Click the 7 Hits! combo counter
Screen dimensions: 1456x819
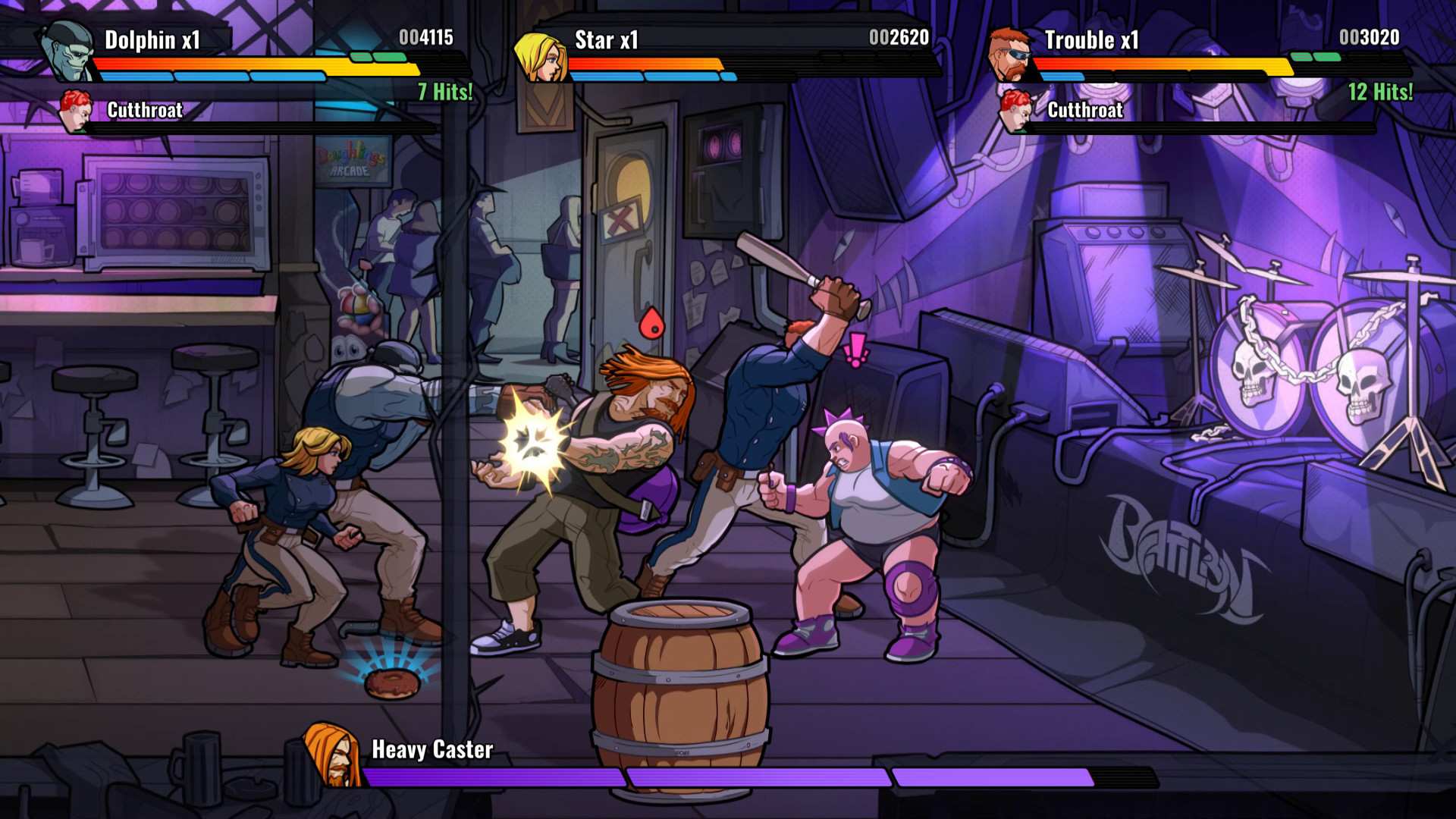(444, 91)
